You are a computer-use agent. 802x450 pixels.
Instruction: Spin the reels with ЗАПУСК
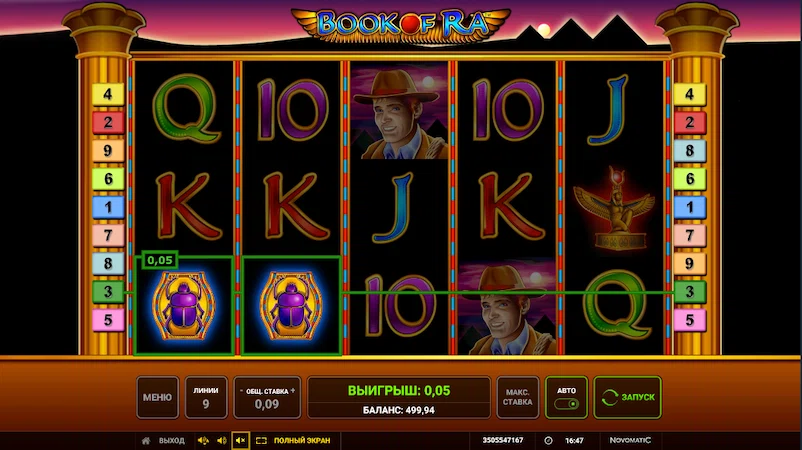pyautogui.click(x=627, y=397)
